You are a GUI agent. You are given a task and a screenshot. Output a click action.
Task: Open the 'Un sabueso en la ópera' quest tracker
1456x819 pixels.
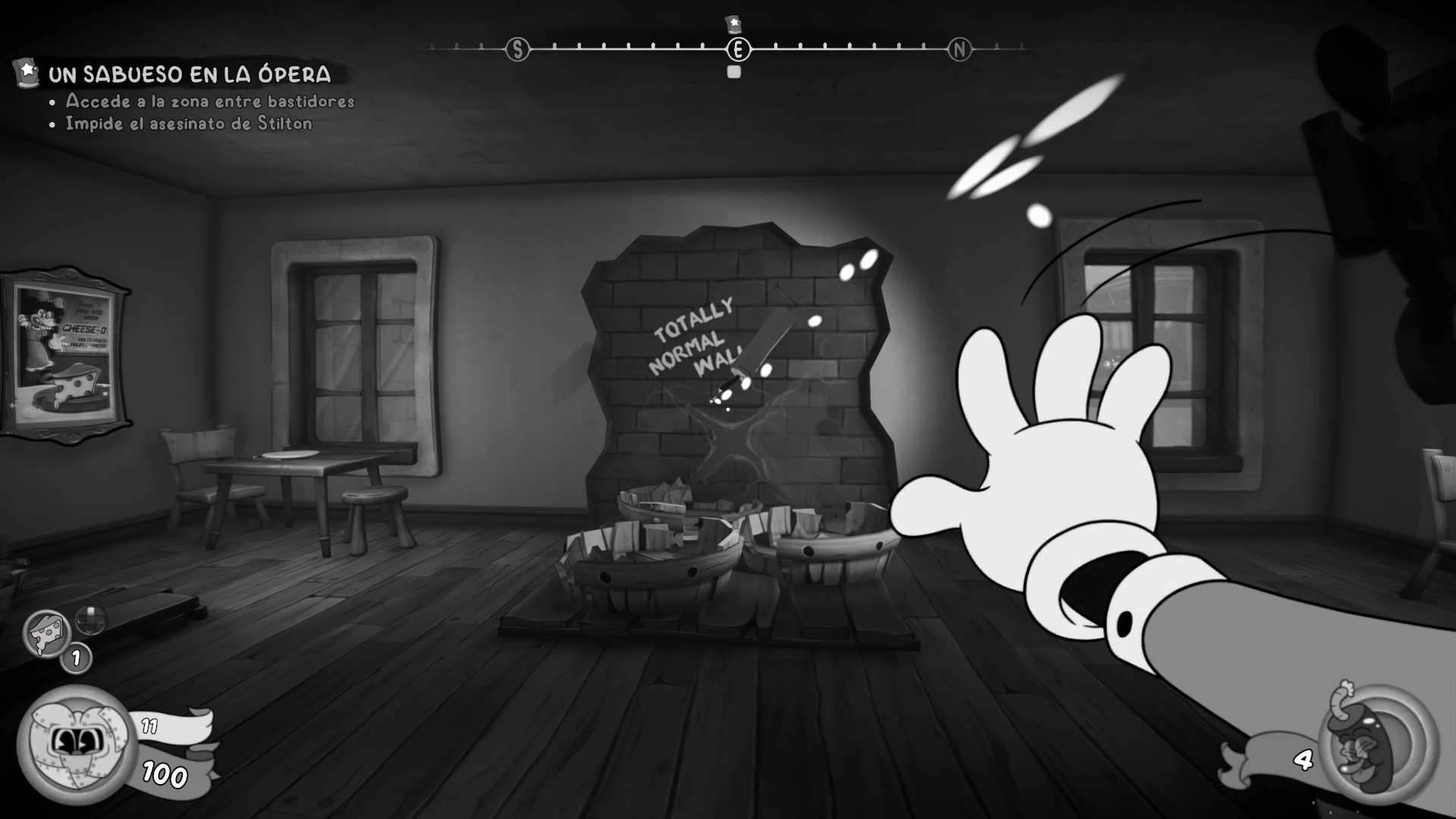pos(190,74)
